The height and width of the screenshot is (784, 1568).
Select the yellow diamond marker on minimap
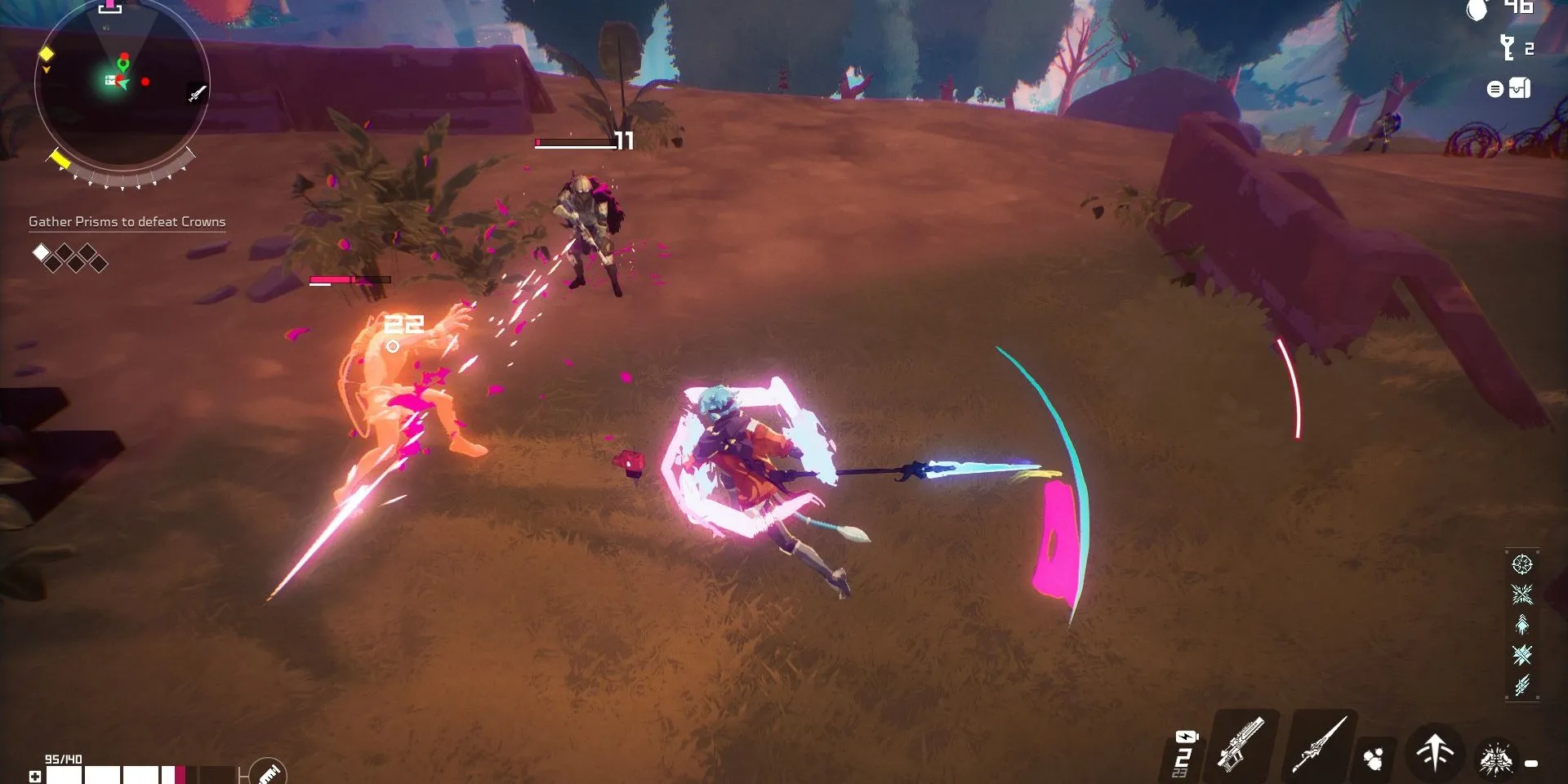(x=47, y=54)
